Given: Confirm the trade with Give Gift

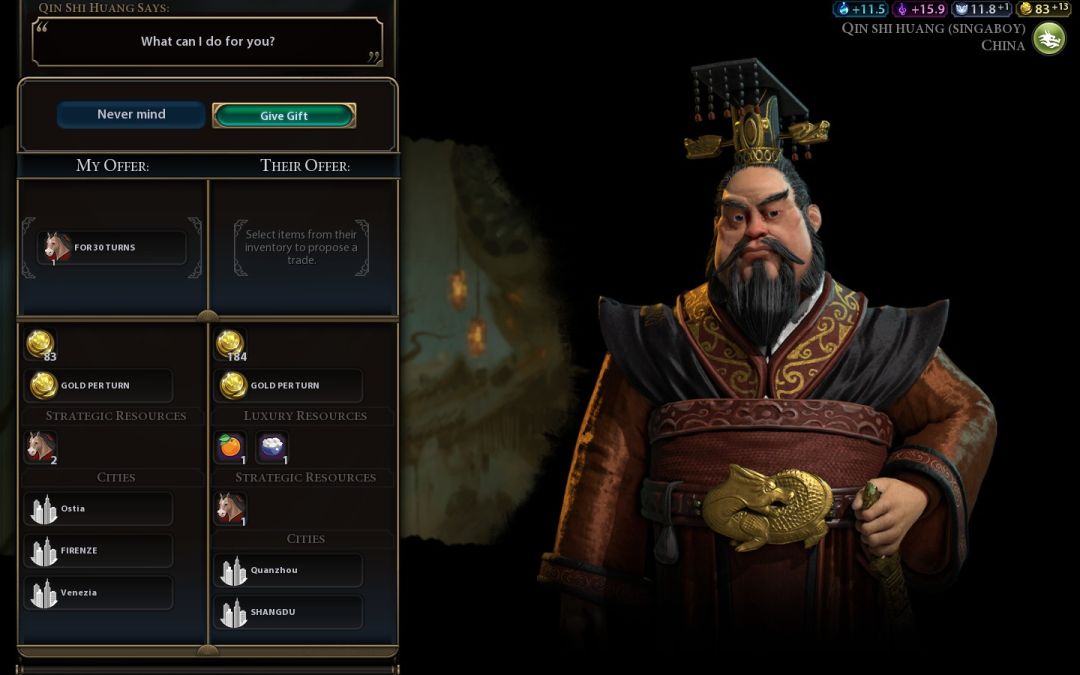Looking at the screenshot, I should (284, 116).
